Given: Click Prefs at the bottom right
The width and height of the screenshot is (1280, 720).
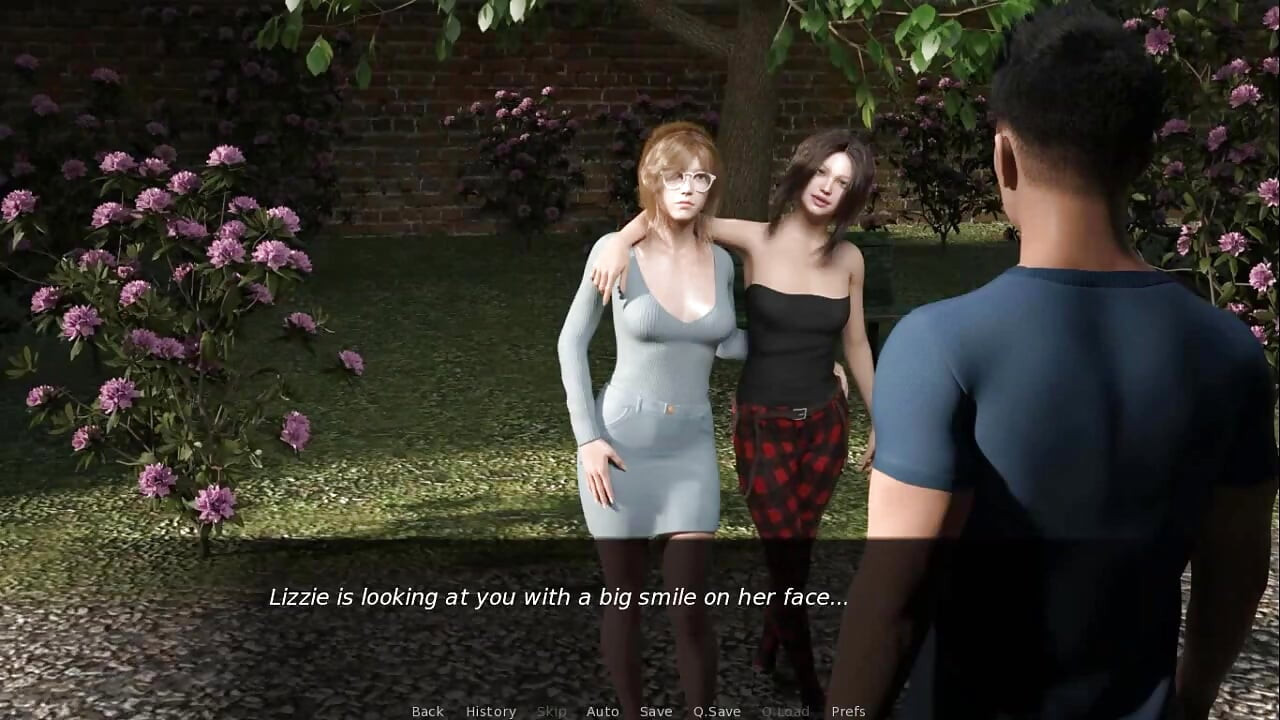Looking at the screenshot, I should click(849, 711).
